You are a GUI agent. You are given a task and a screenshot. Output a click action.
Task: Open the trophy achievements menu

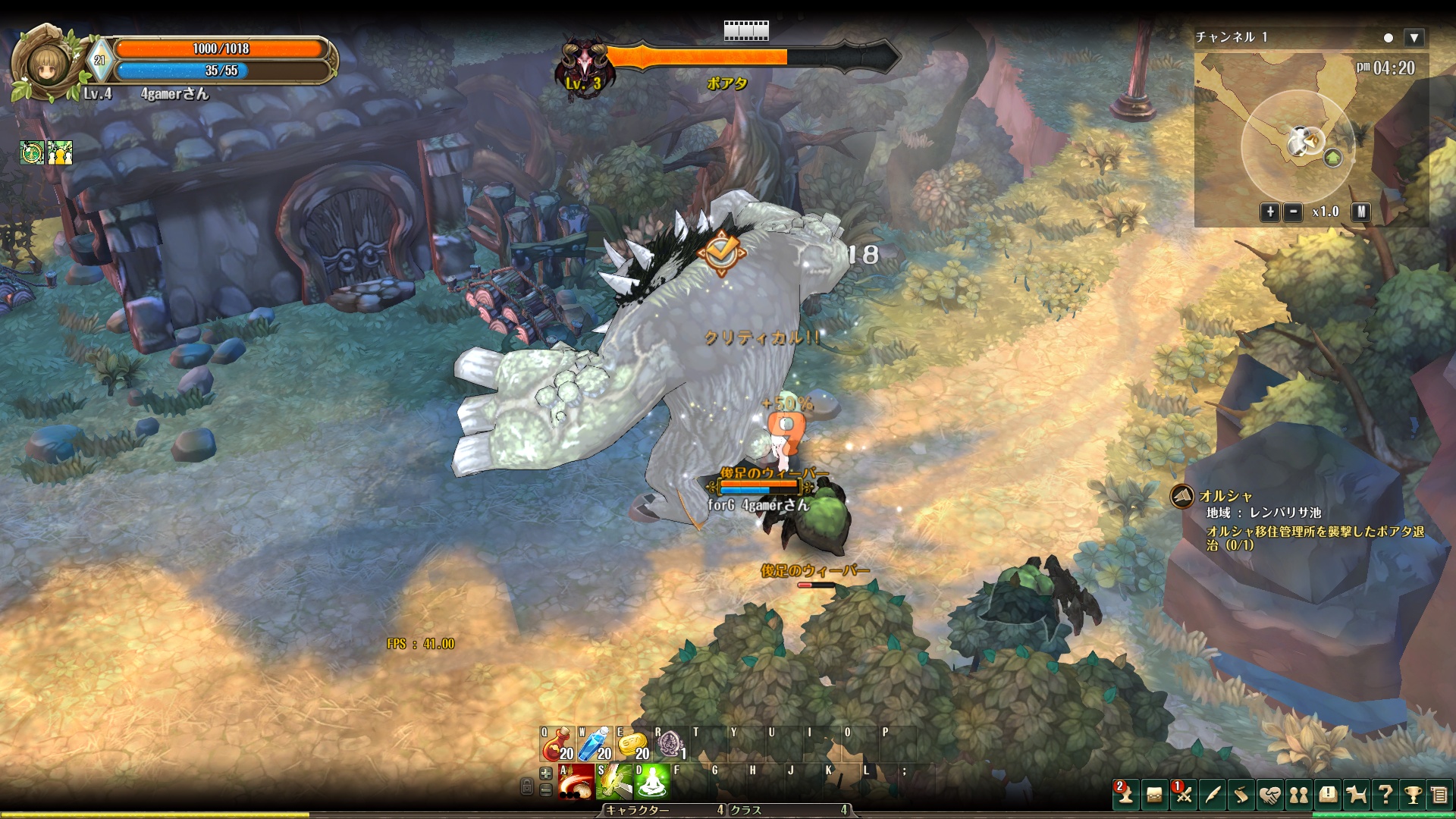(1413, 795)
